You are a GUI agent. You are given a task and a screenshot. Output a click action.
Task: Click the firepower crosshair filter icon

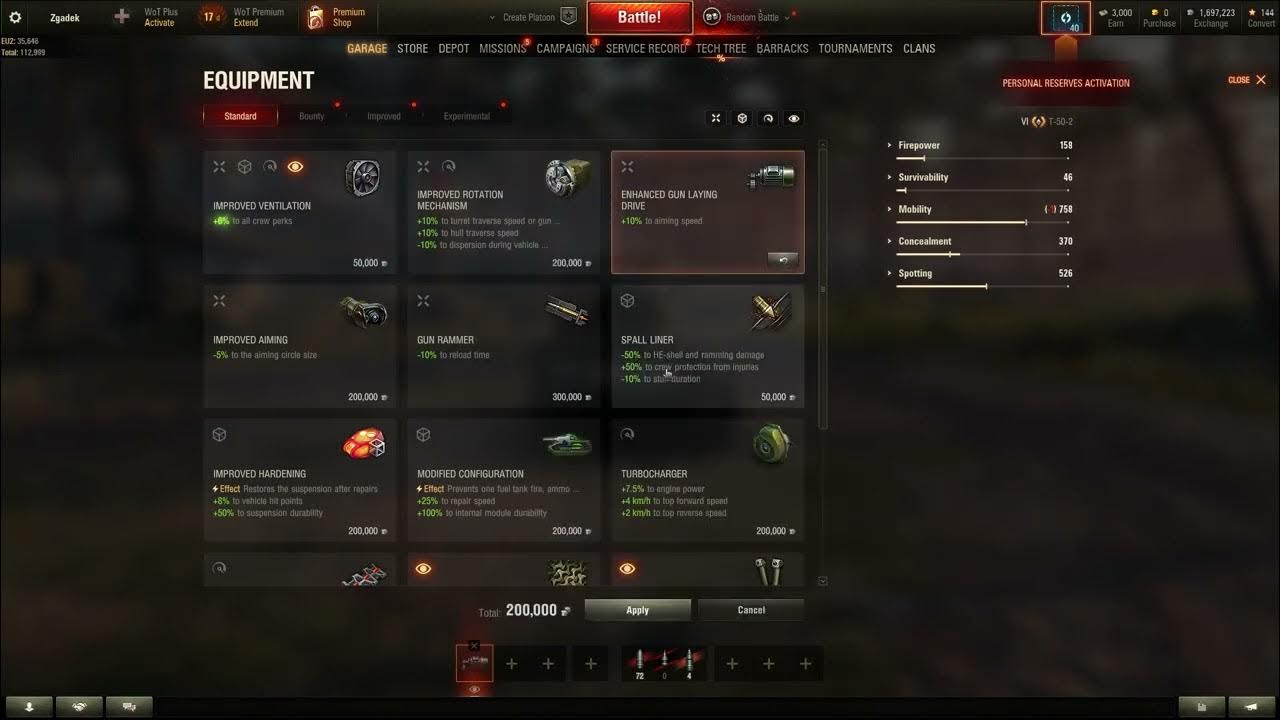(x=716, y=118)
